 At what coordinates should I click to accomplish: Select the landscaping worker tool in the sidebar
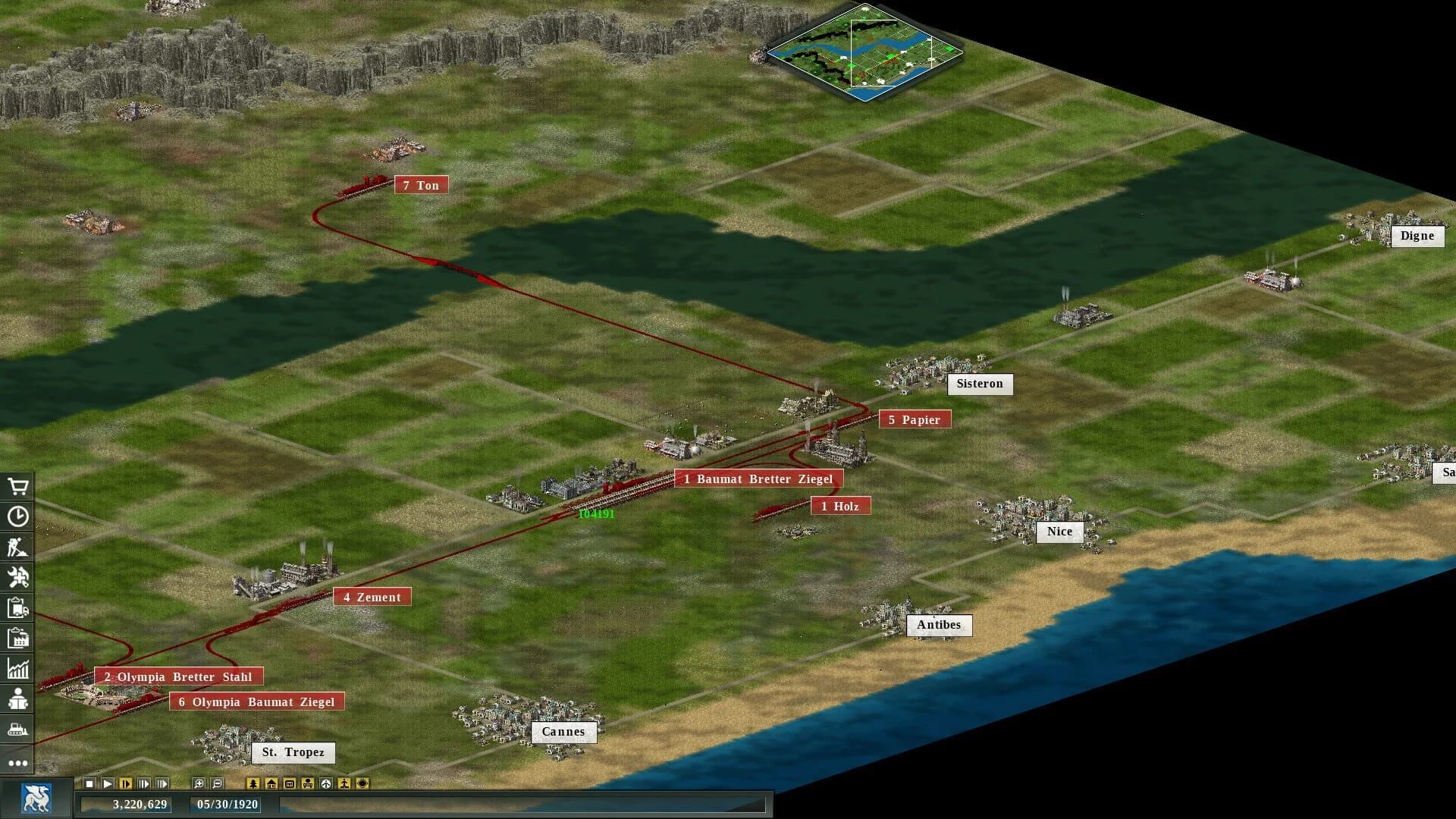[18, 547]
